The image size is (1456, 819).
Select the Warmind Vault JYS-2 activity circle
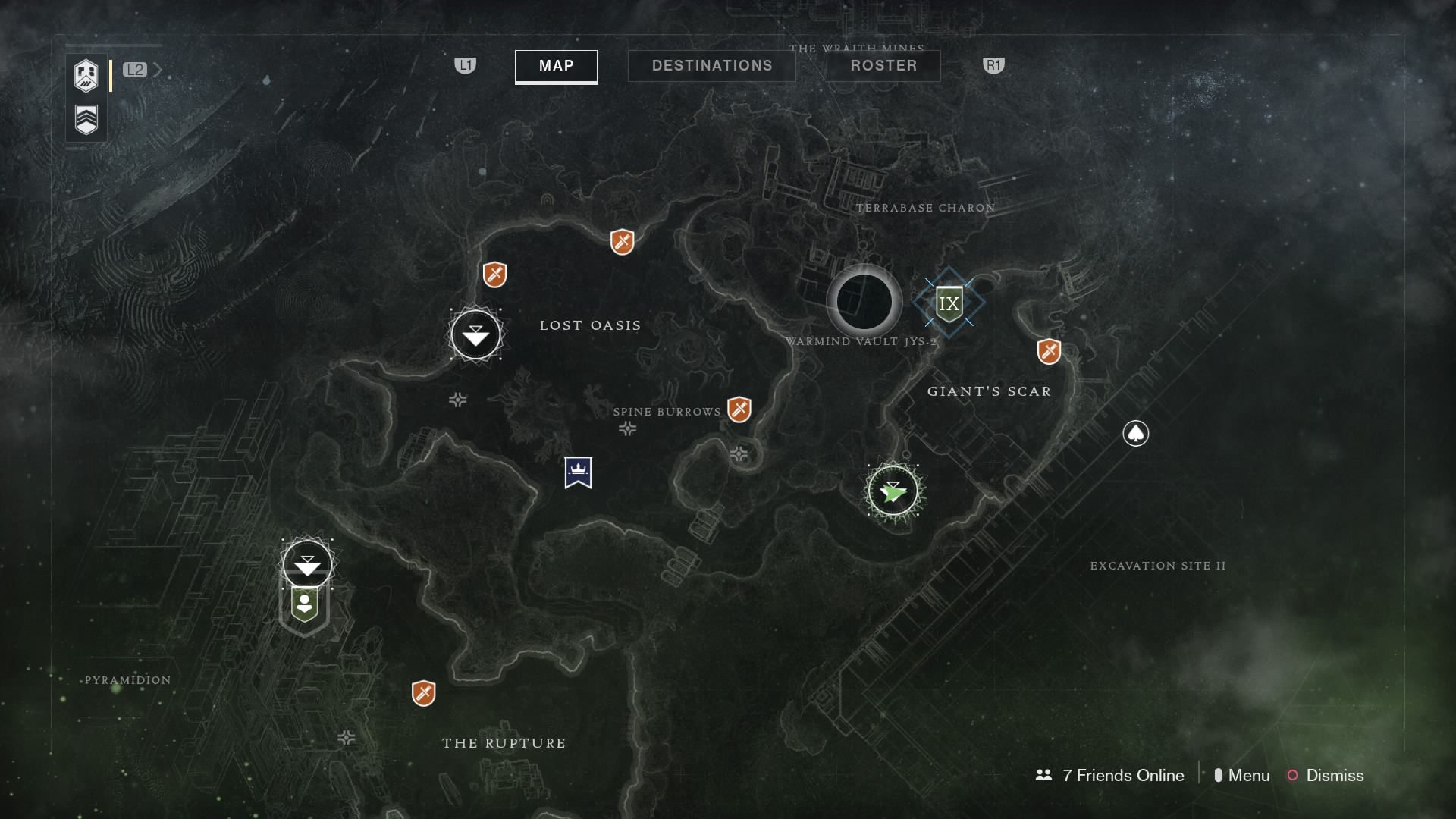pos(864,302)
